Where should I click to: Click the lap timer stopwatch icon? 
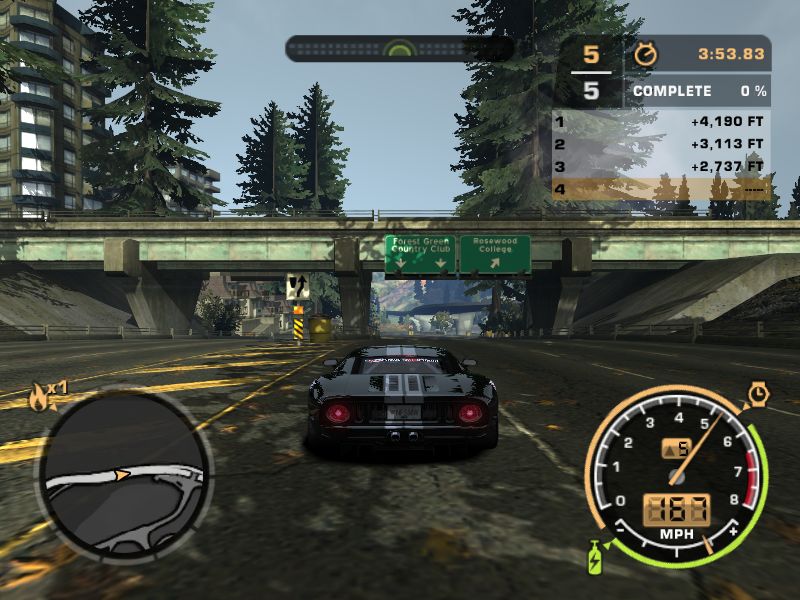pyautogui.click(x=646, y=53)
